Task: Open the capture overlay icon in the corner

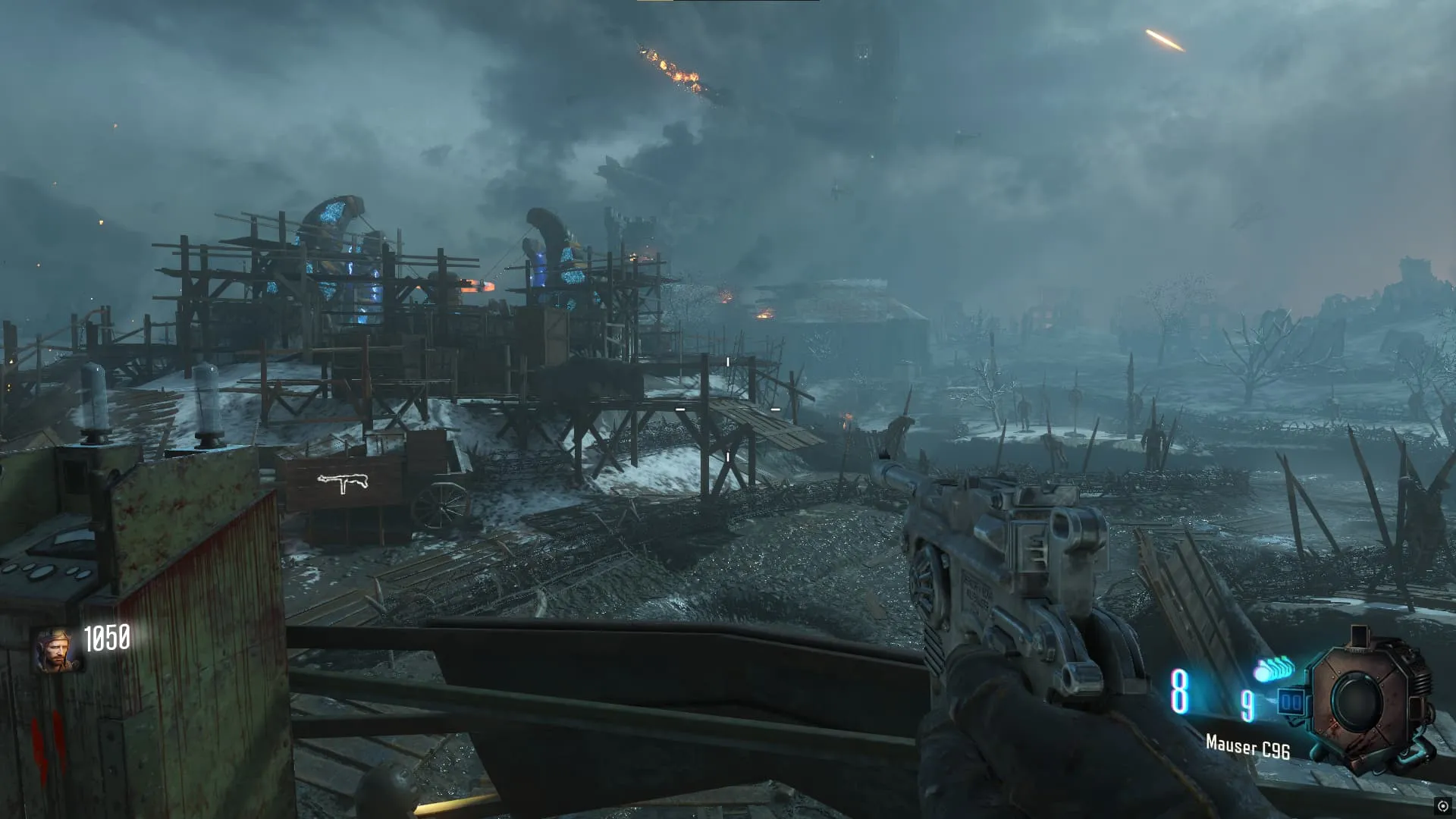Action: point(1442,806)
